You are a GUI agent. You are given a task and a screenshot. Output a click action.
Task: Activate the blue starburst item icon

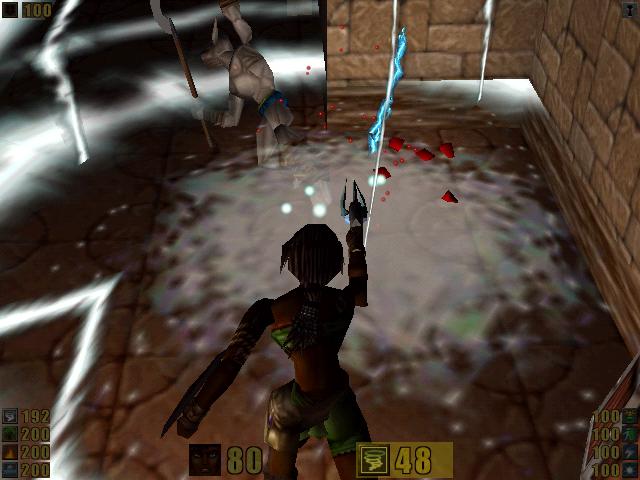[x=631, y=469]
